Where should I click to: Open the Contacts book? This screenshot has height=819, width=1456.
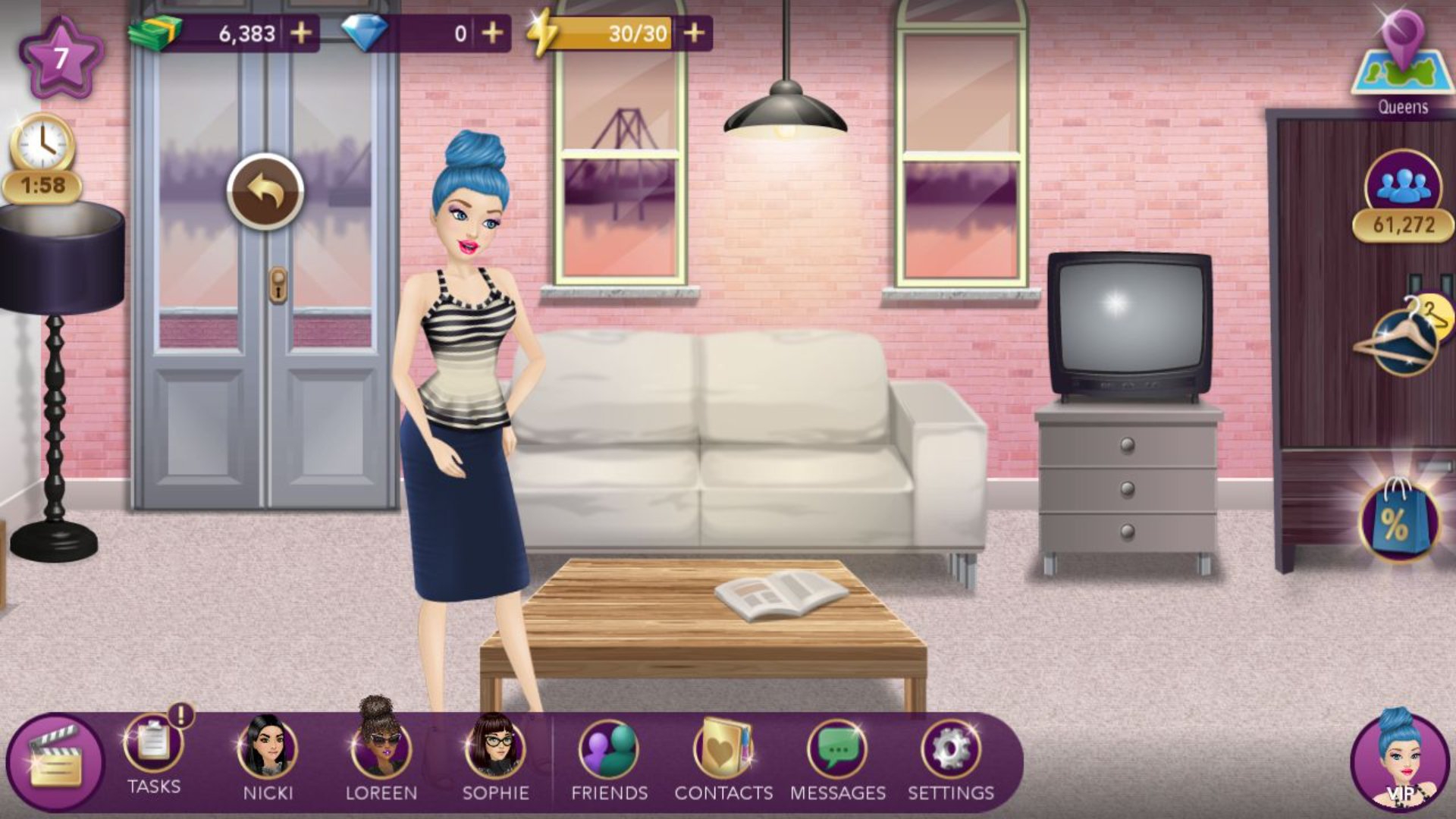[x=723, y=749]
